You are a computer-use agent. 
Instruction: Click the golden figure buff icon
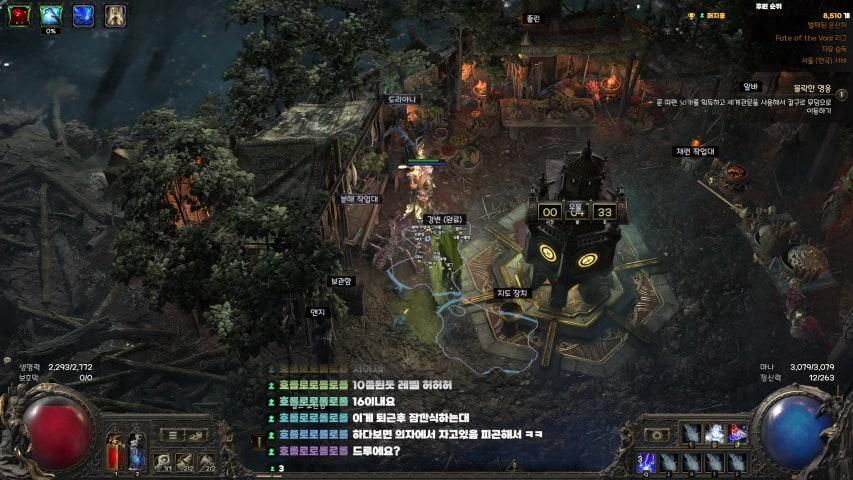coord(115,15)
